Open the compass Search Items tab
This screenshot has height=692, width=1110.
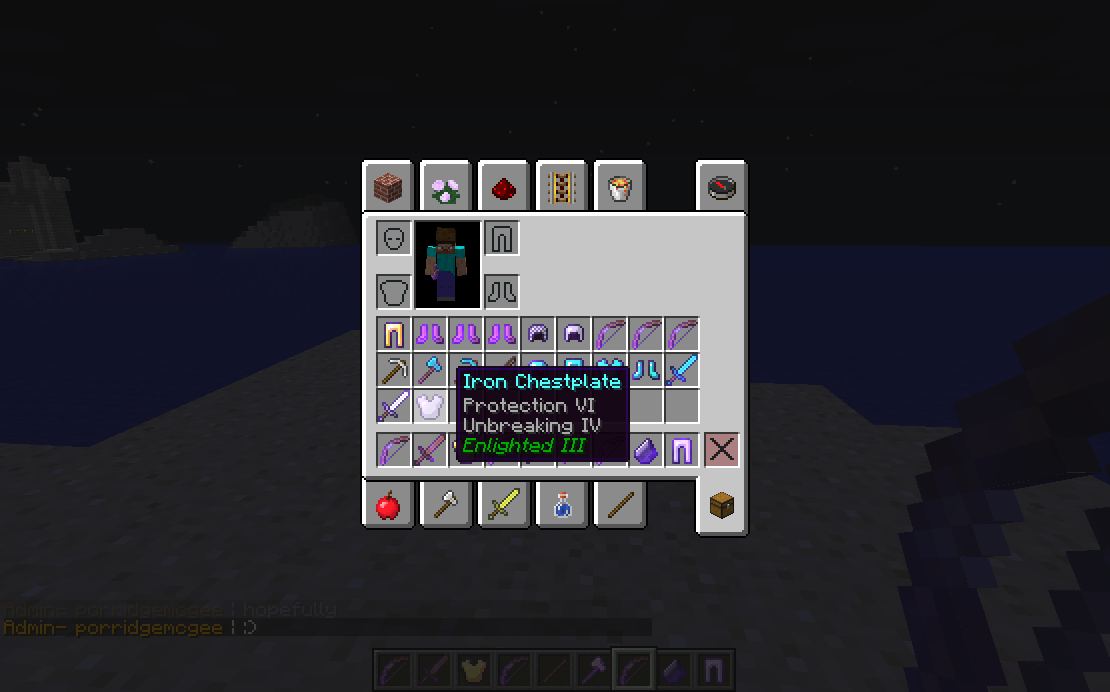coord(721,187)
